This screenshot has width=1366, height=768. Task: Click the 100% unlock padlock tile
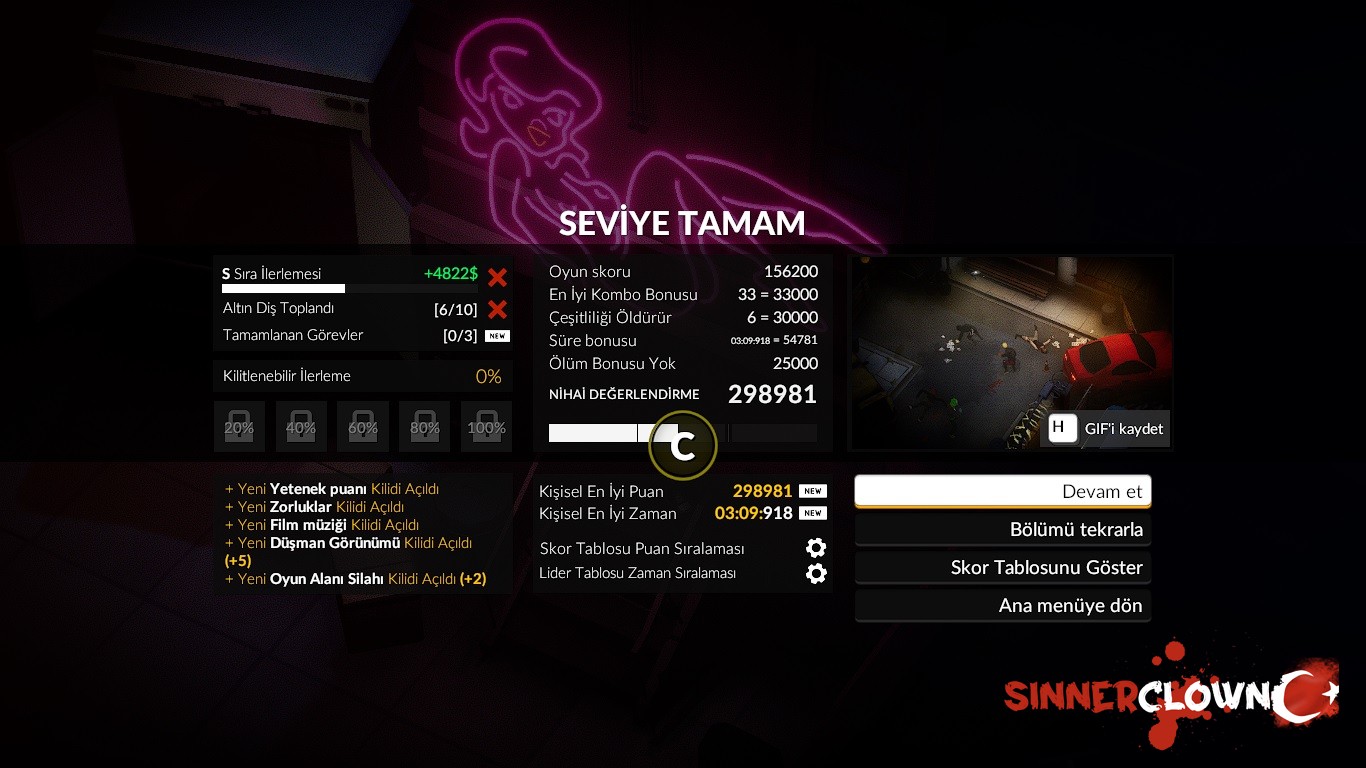[x=486, y=427]
